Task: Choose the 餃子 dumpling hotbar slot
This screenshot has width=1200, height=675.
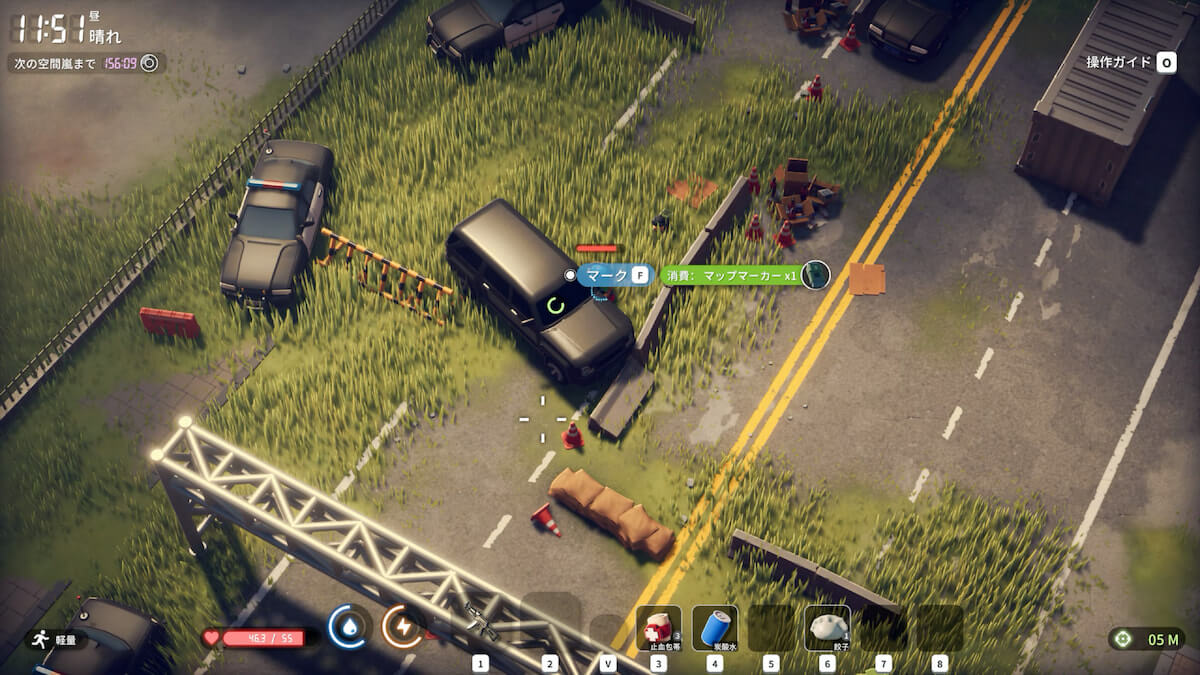Action: (827, 628)
